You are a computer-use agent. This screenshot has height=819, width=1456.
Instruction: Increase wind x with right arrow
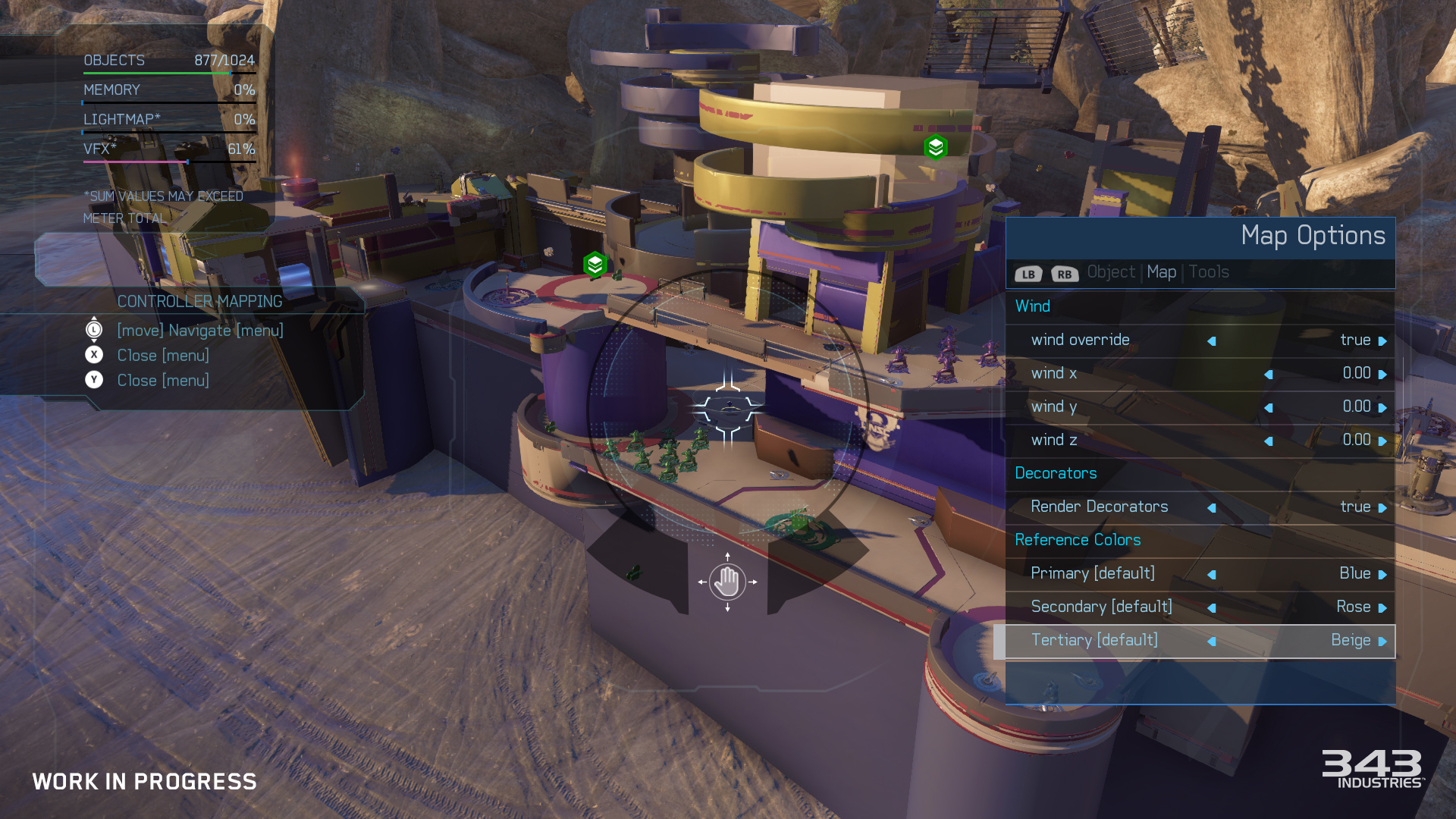tap(1382, 375)
